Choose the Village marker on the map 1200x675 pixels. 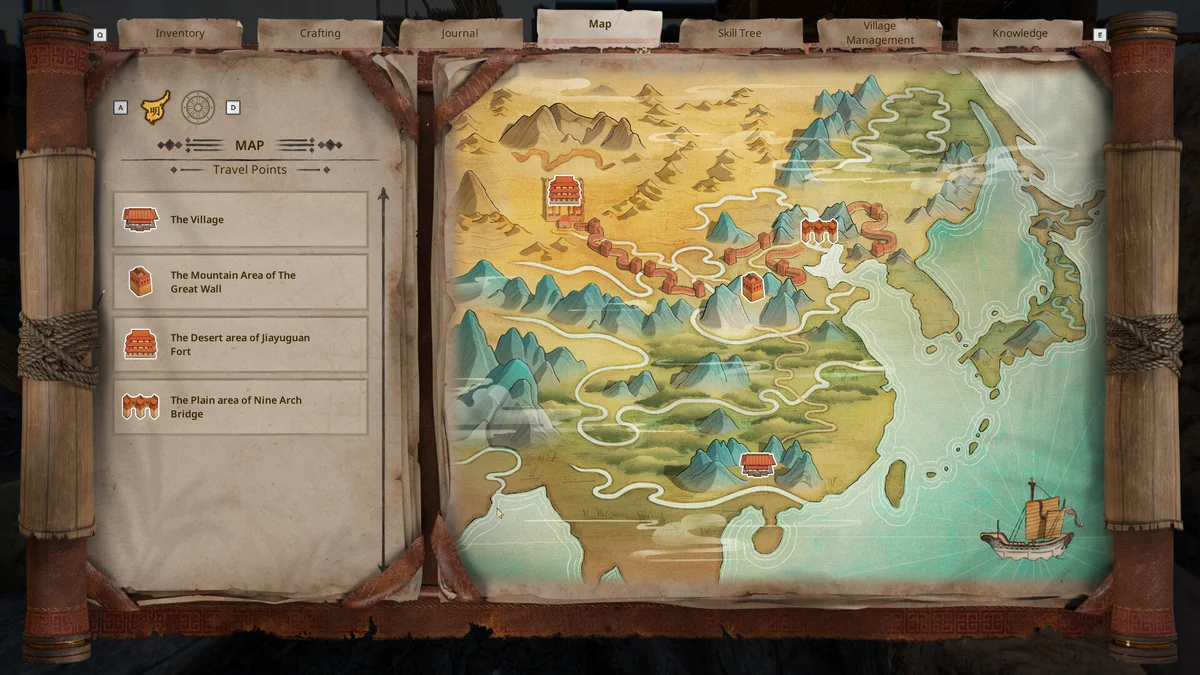[x=758, y=463]
